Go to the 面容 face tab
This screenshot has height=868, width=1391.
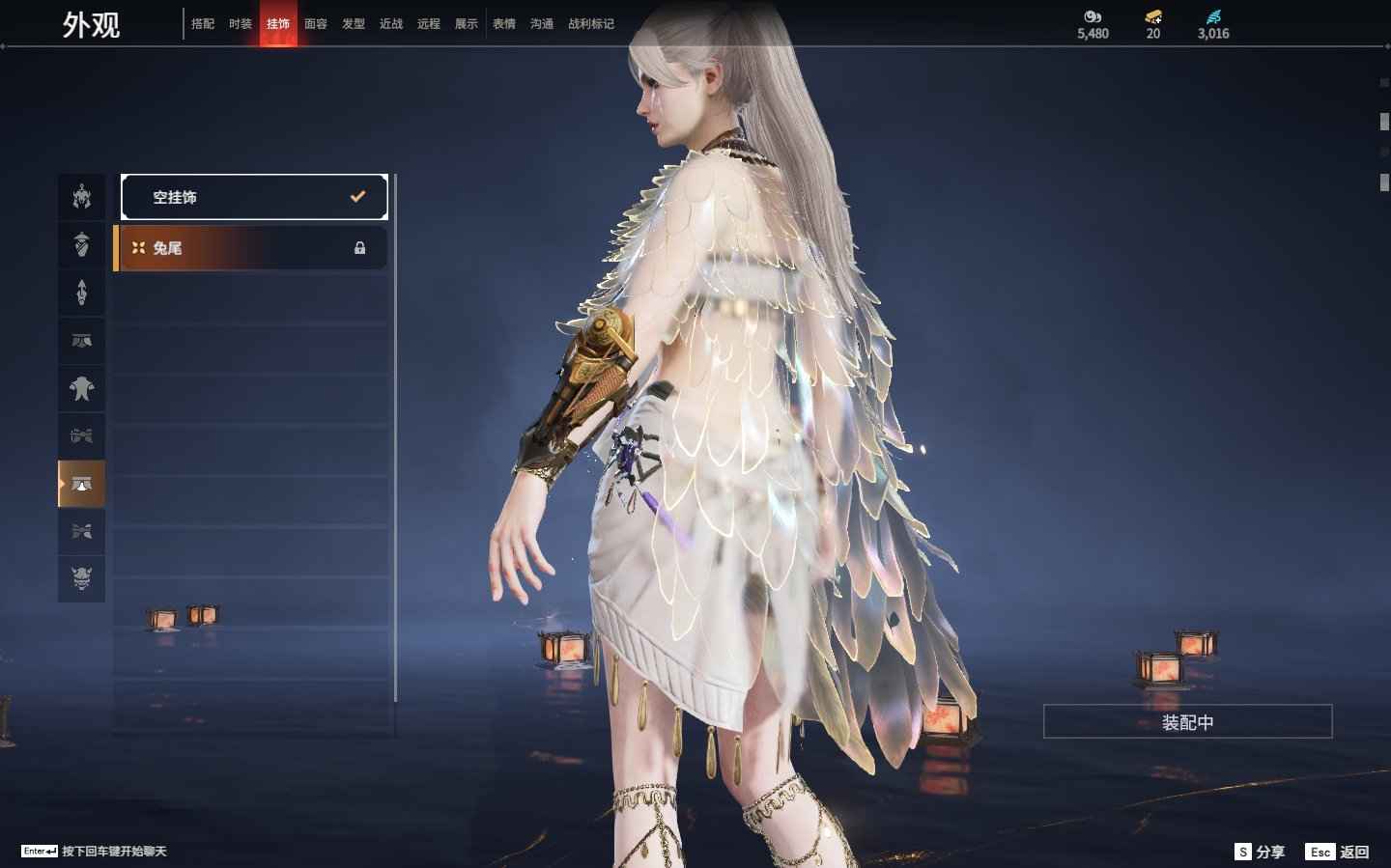(316, 24)
